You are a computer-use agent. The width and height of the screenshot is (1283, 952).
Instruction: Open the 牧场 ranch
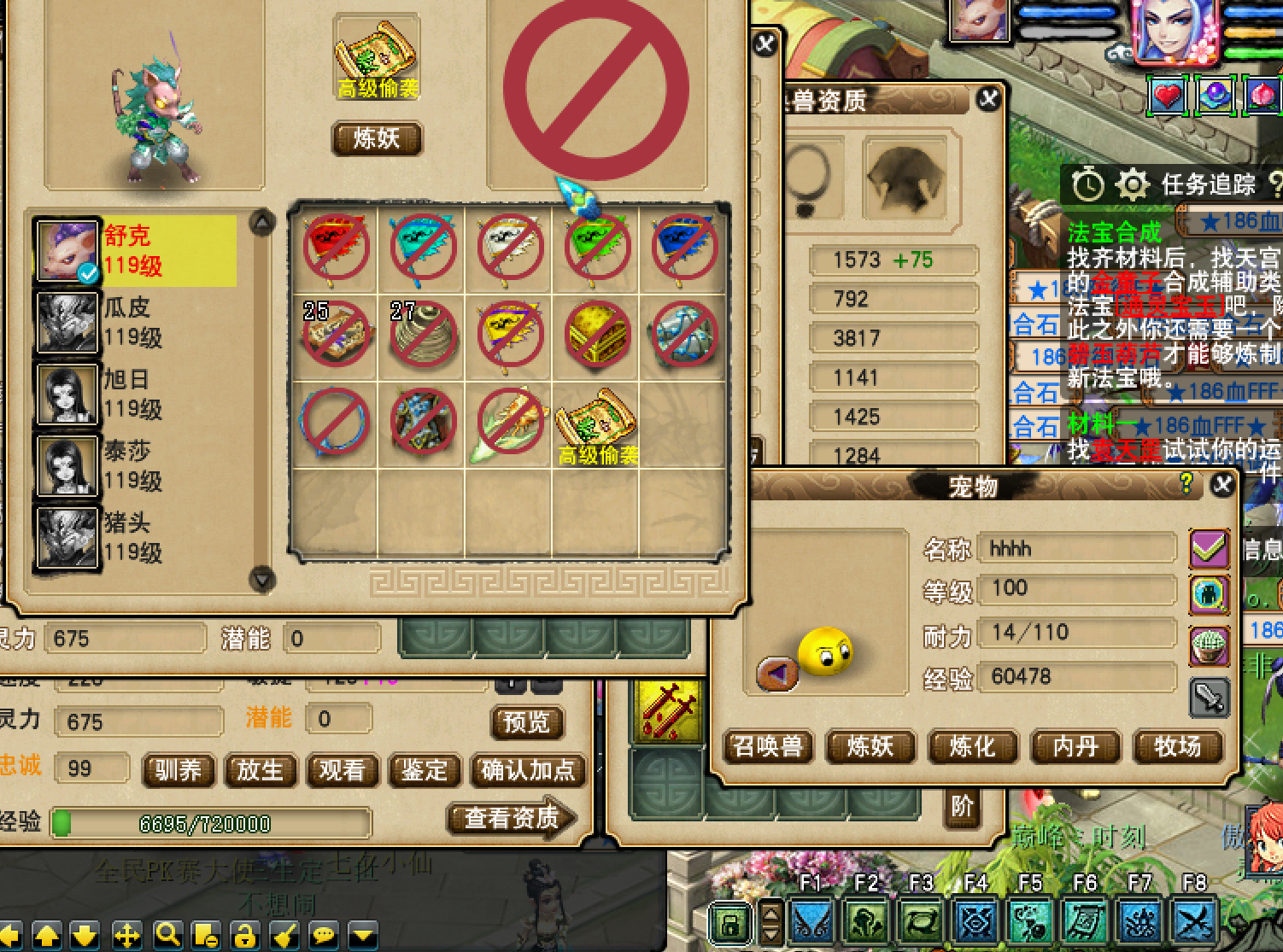pyautogui.click(x=1178, y=747)
